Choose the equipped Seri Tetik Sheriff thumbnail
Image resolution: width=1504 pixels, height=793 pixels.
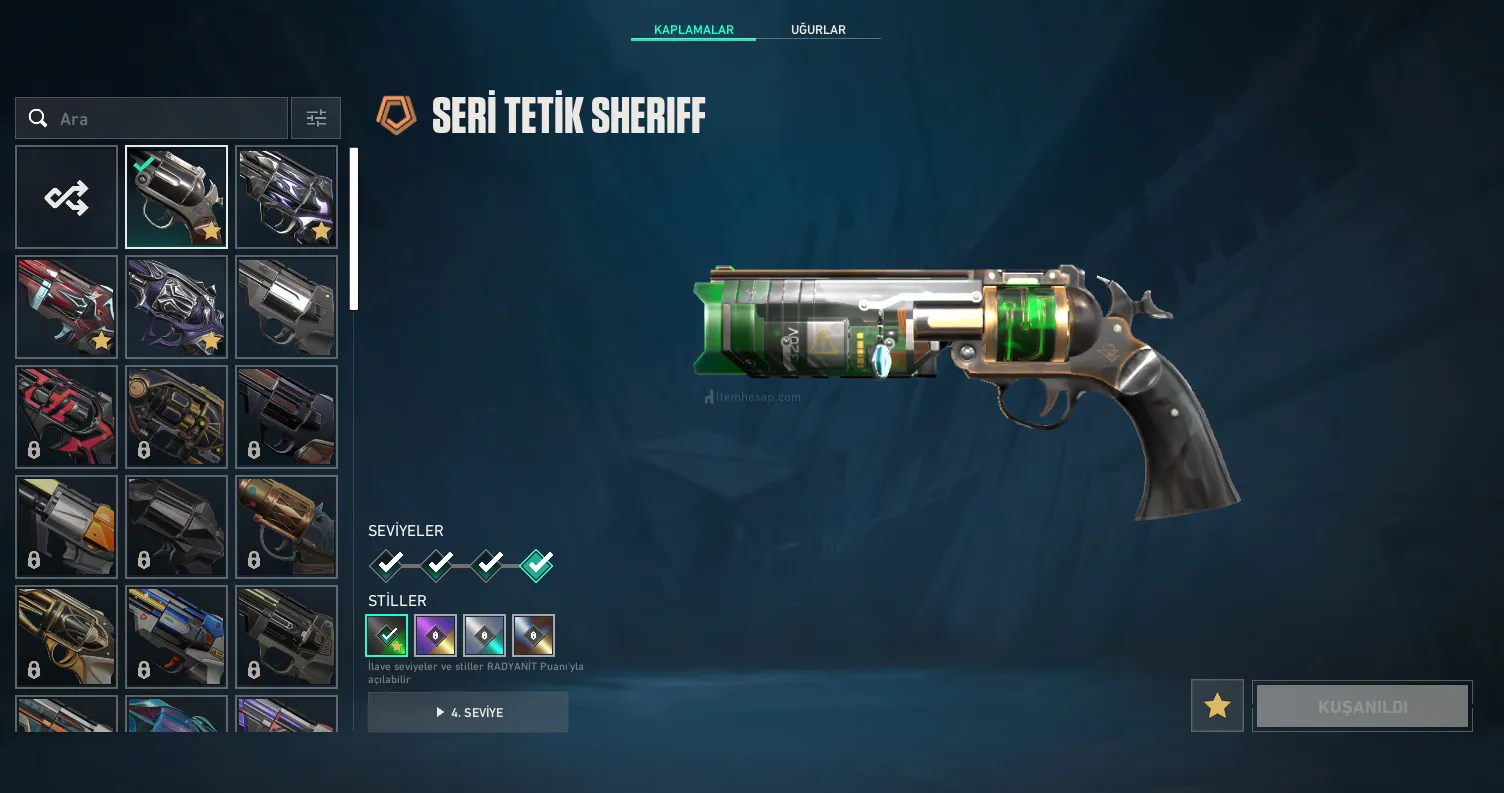(177, 197)
